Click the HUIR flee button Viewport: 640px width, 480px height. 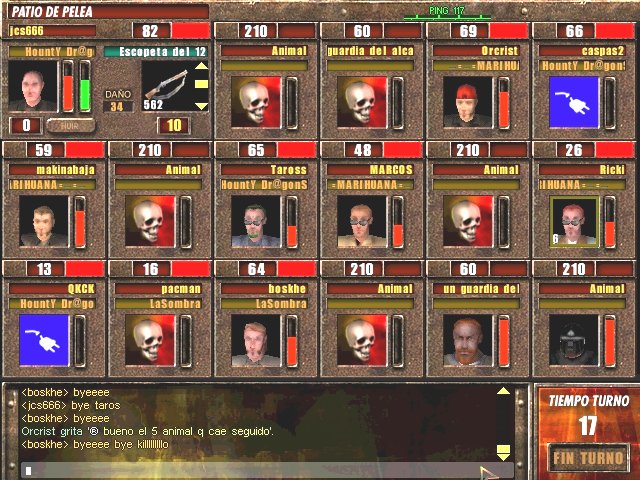70,126
